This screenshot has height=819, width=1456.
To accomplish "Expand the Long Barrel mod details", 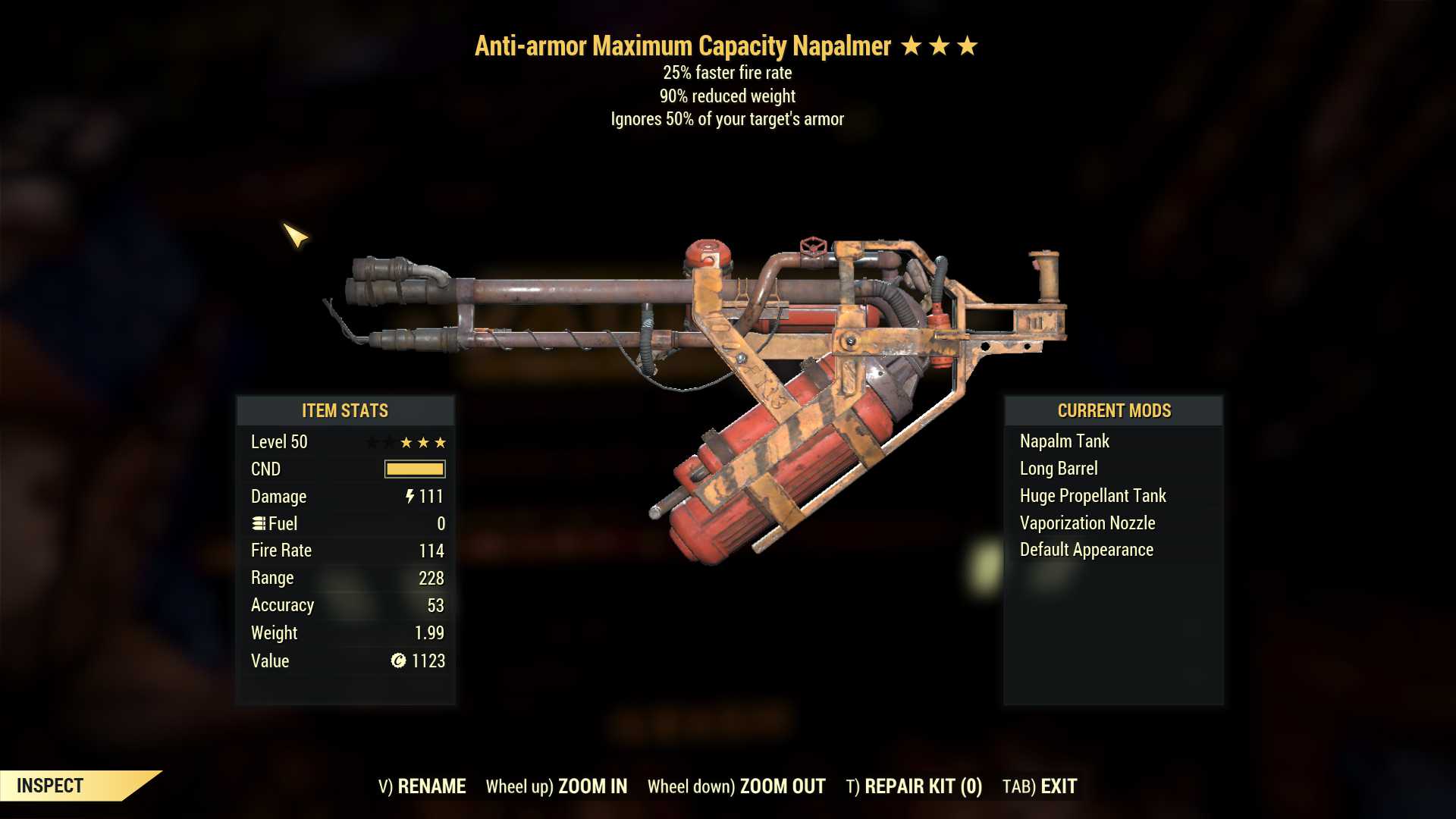I will point(1059,468).
